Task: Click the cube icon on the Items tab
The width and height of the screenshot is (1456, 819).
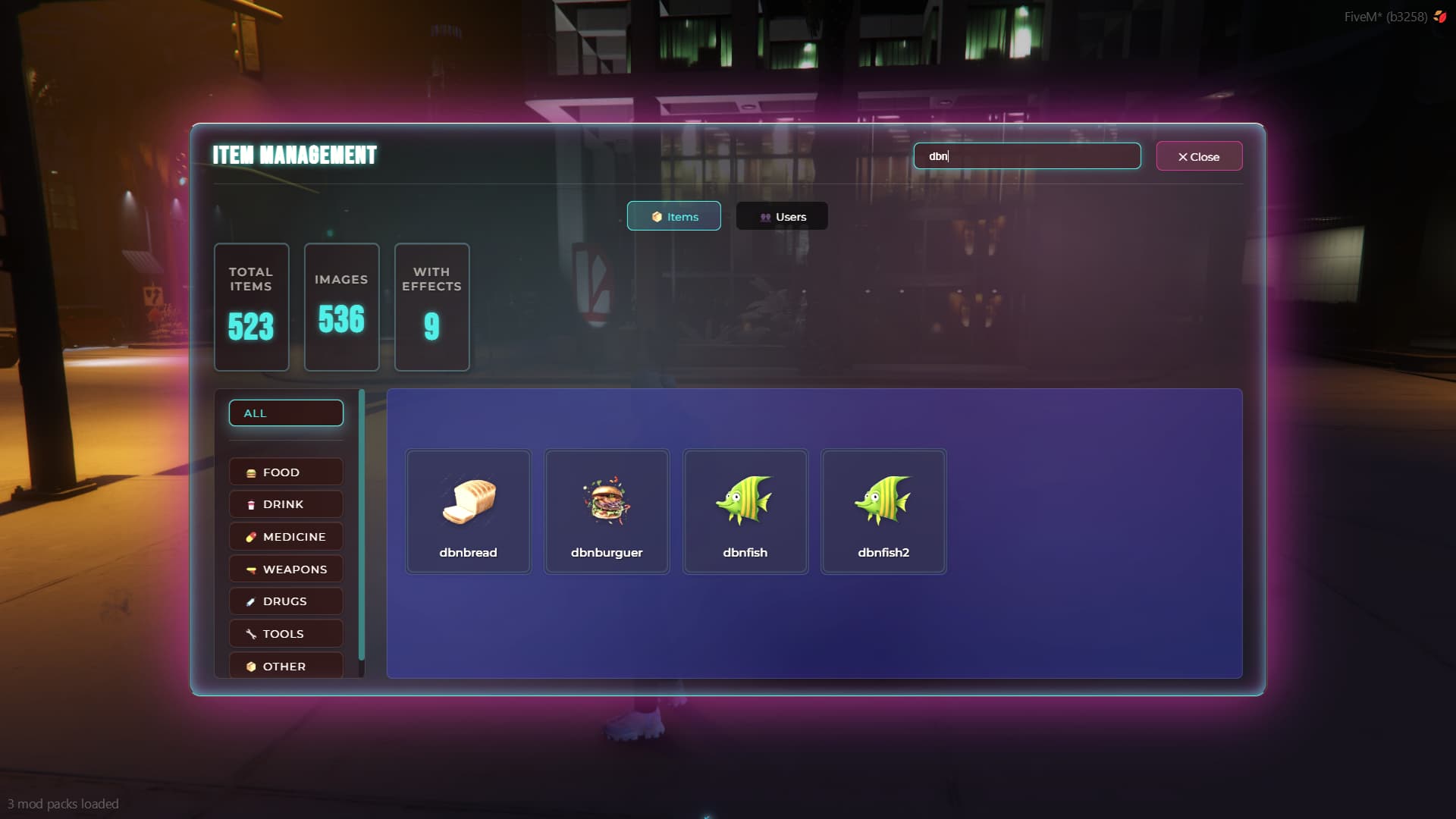Action: [x=657, y=216]
